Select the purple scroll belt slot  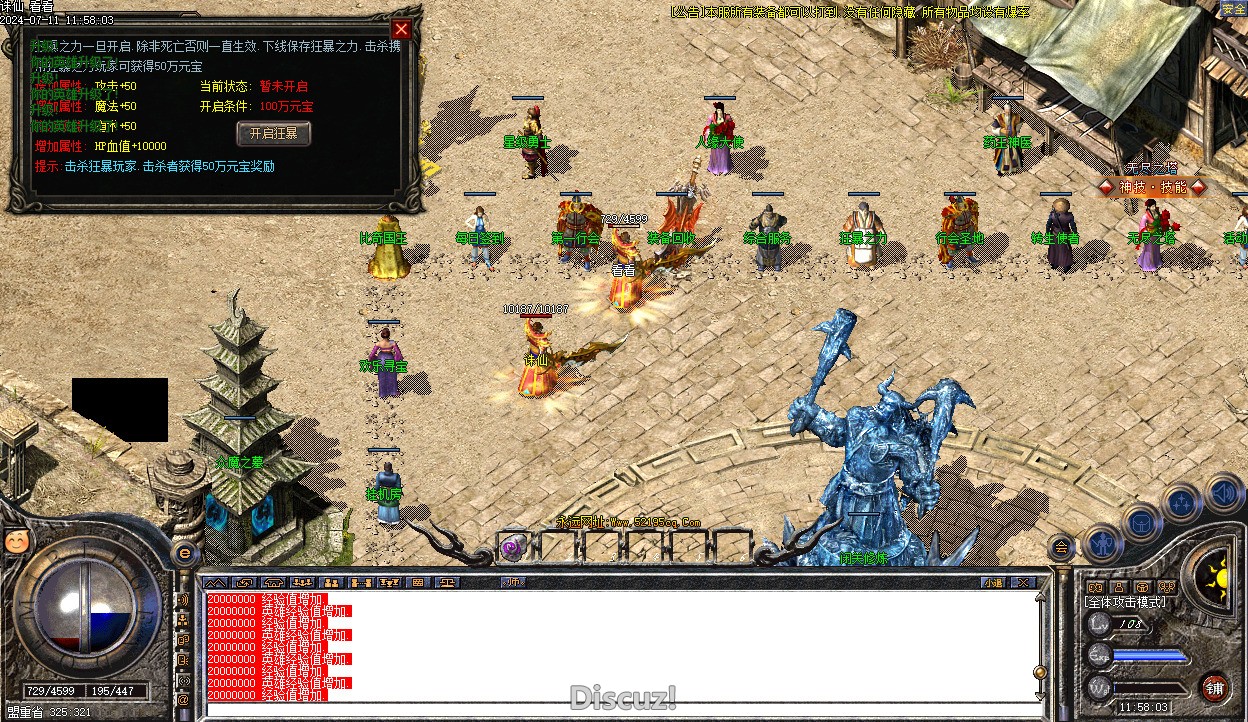(x=514, y=546)
